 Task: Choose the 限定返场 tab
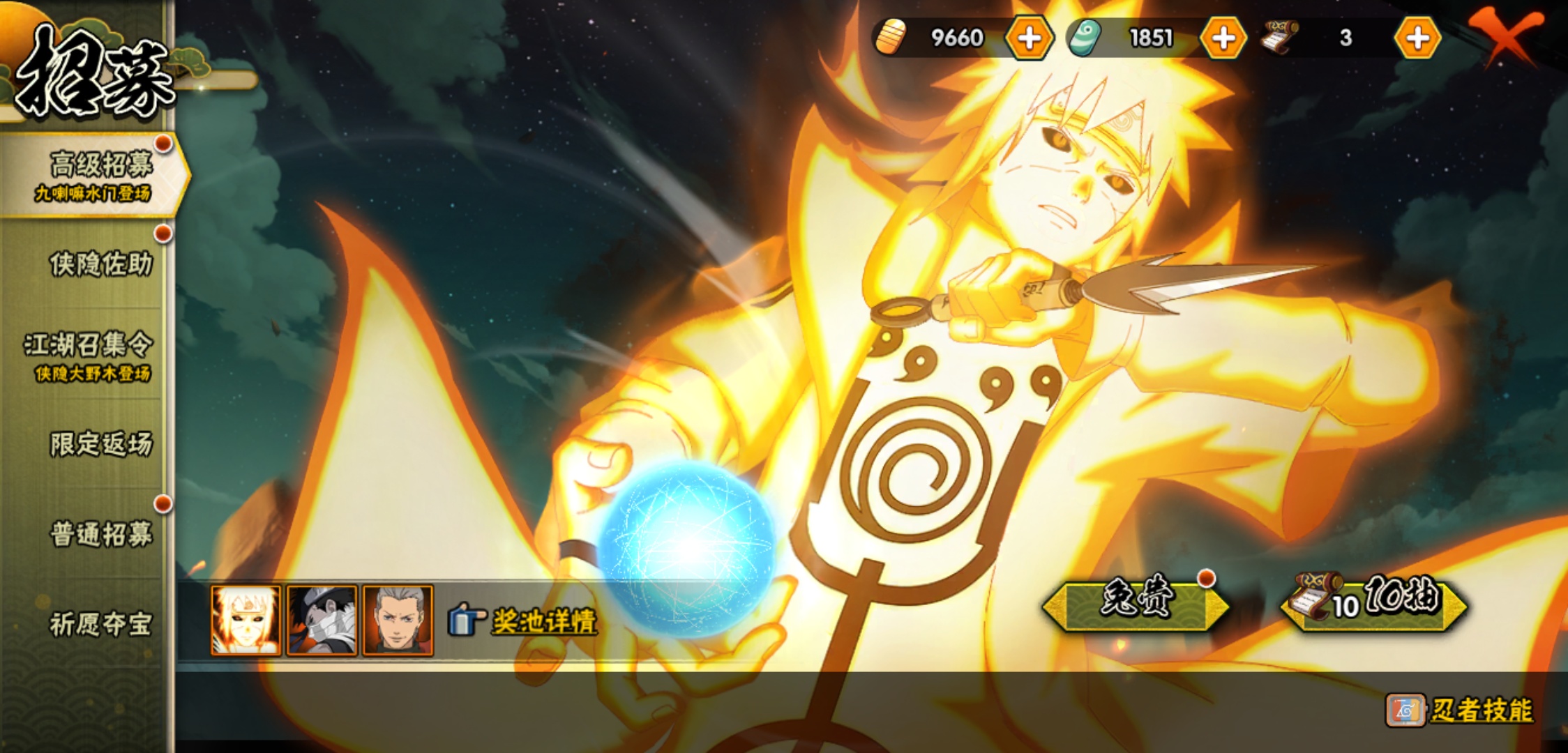tap(100, 444)
